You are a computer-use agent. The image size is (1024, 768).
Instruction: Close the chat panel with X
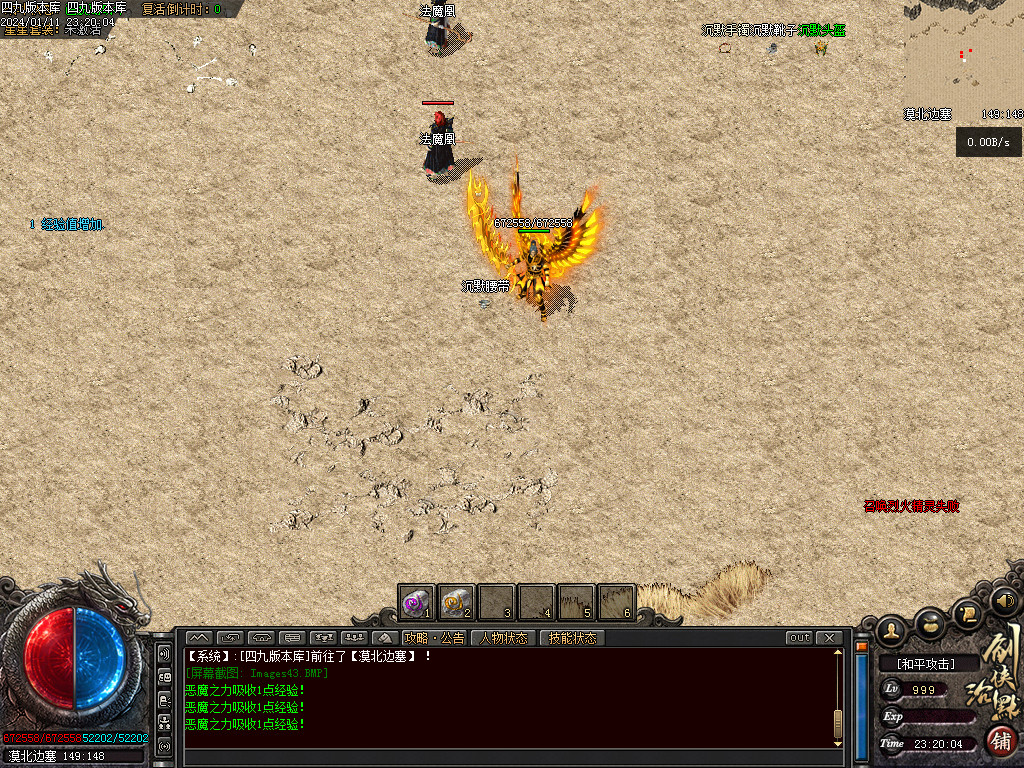click(829, 638)
